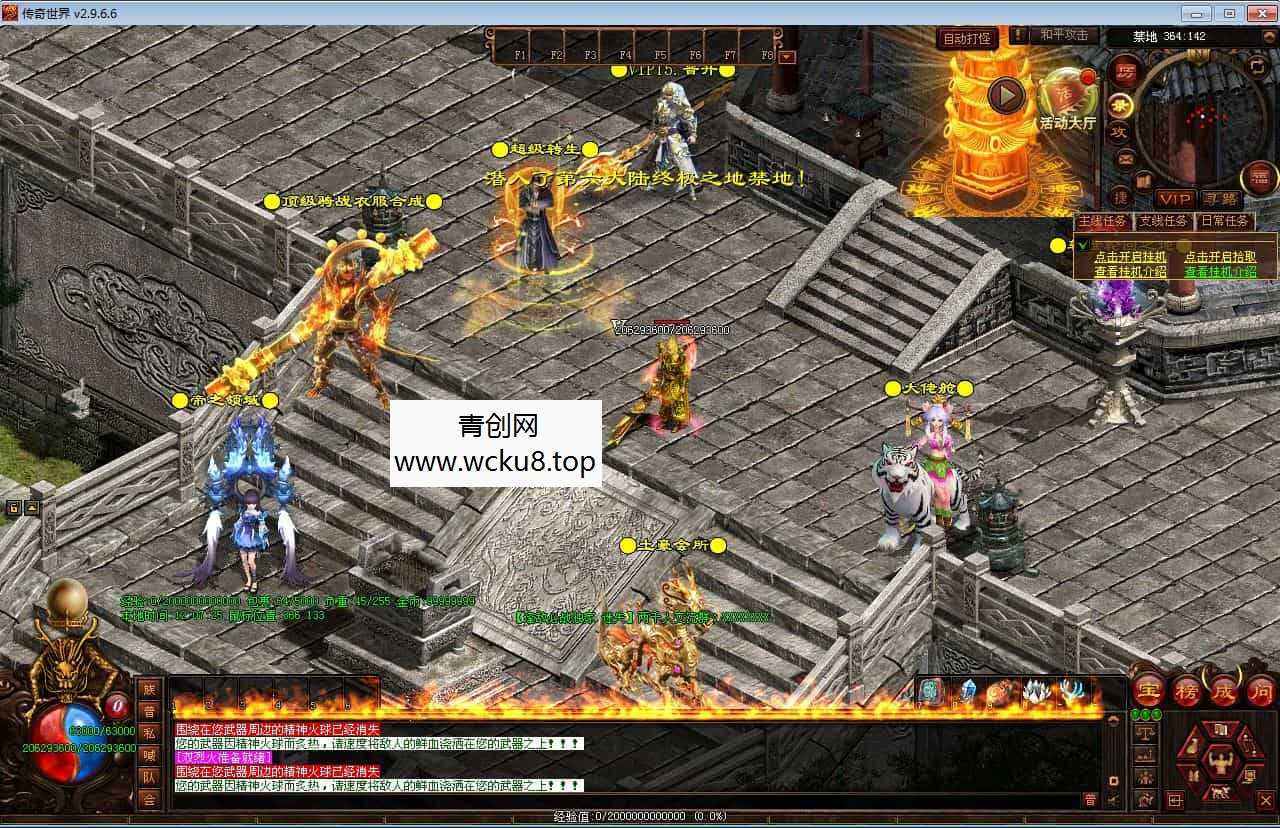1280x828 pixels.
Task: Click the 攻 attack icon beside the minimap
Action: point(1119,130)
